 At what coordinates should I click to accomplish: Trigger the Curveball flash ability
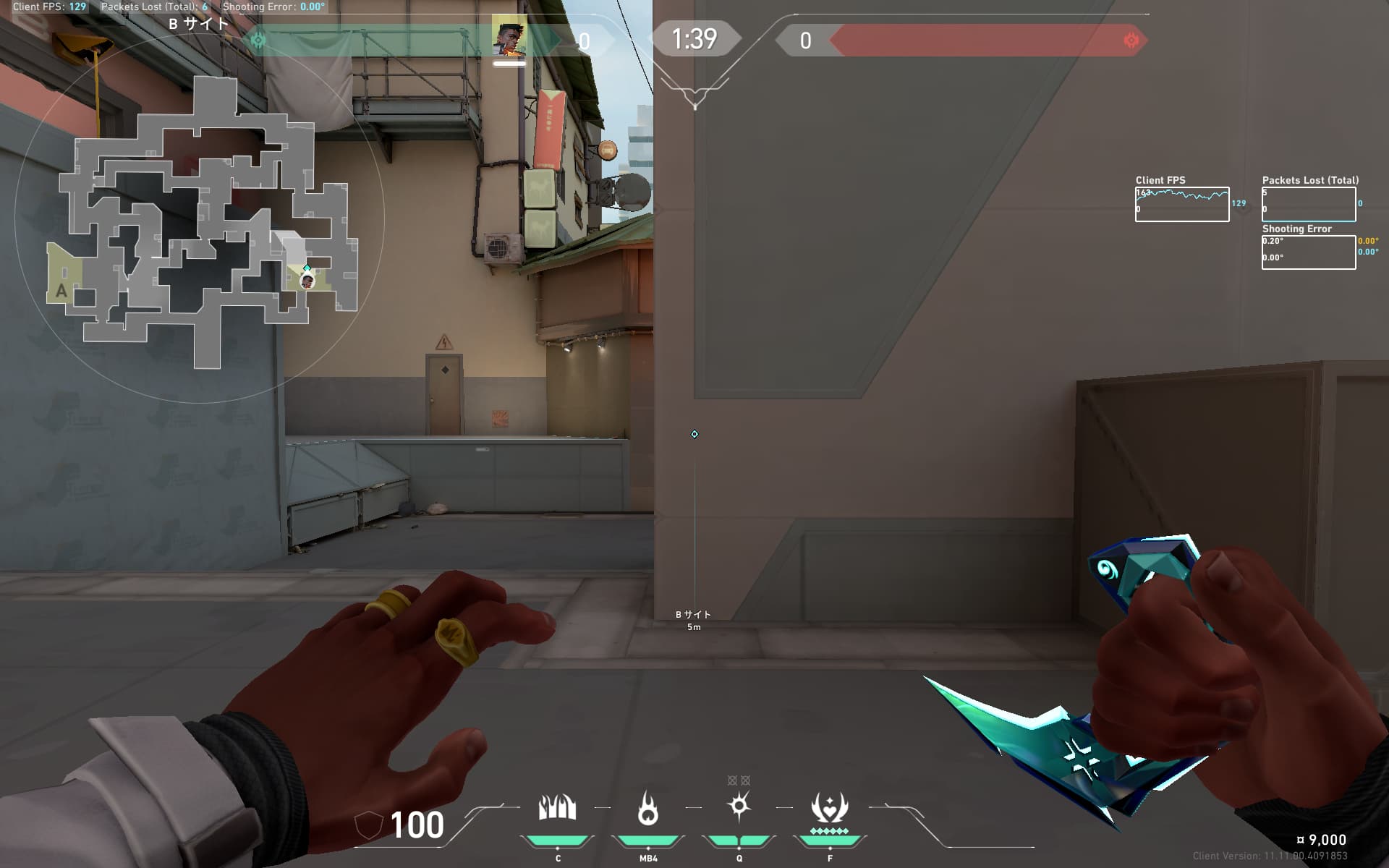point(739,806)
